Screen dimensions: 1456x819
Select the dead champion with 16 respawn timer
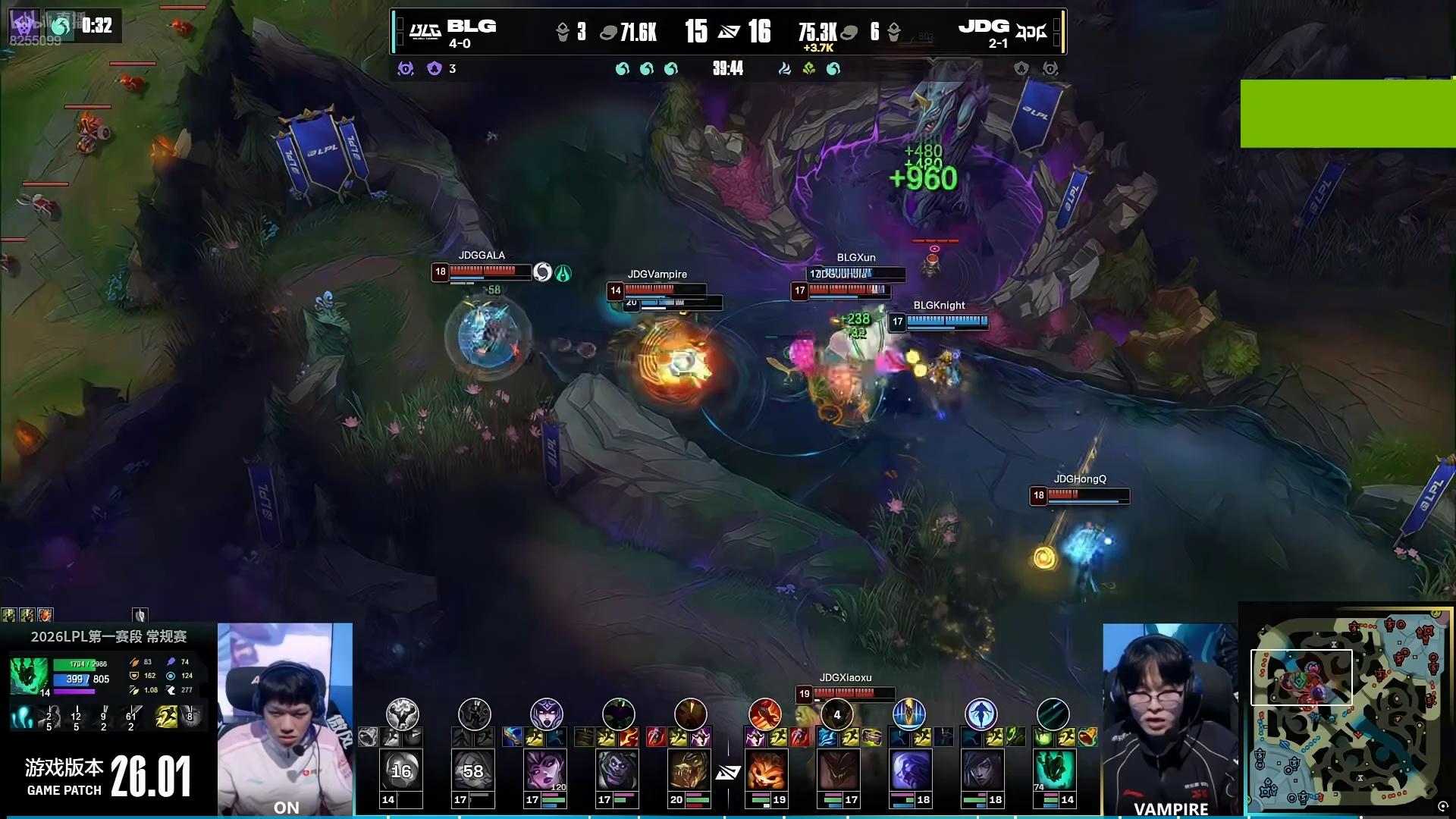pyautogui.click(x=401, y=770)
